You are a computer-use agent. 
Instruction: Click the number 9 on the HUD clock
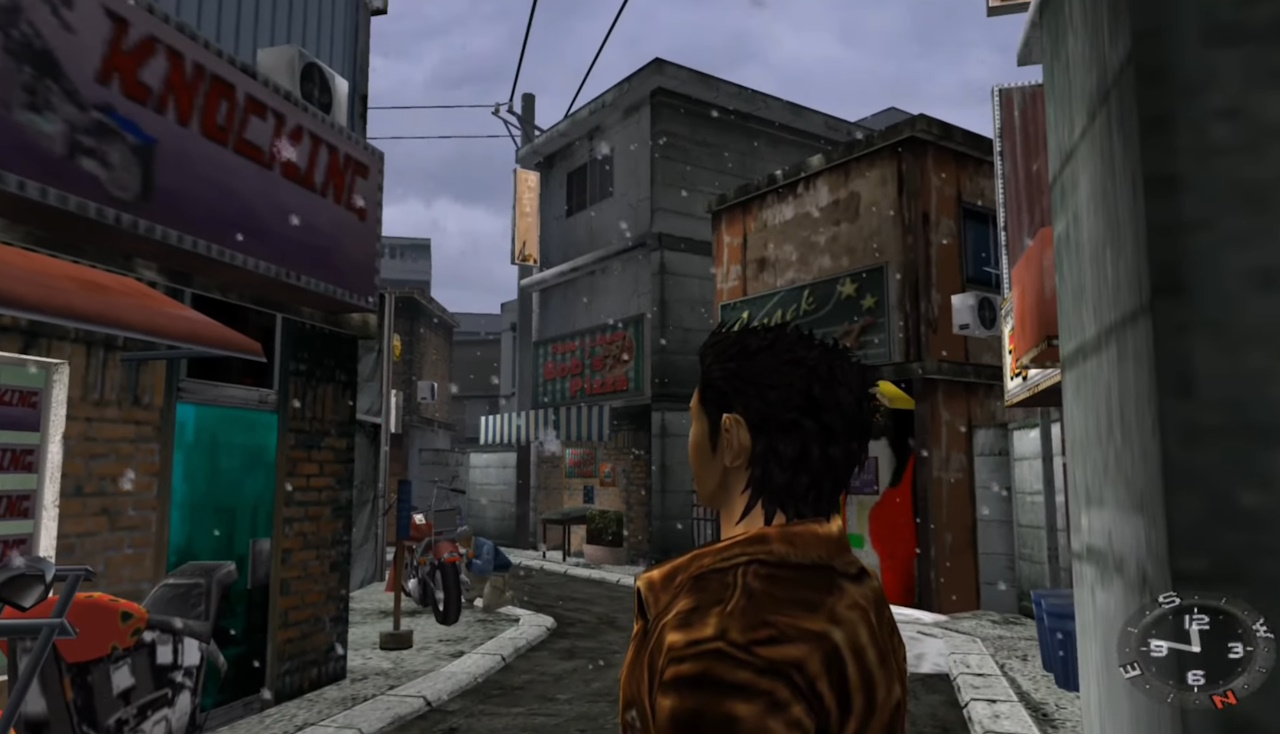coord(1158,648)
